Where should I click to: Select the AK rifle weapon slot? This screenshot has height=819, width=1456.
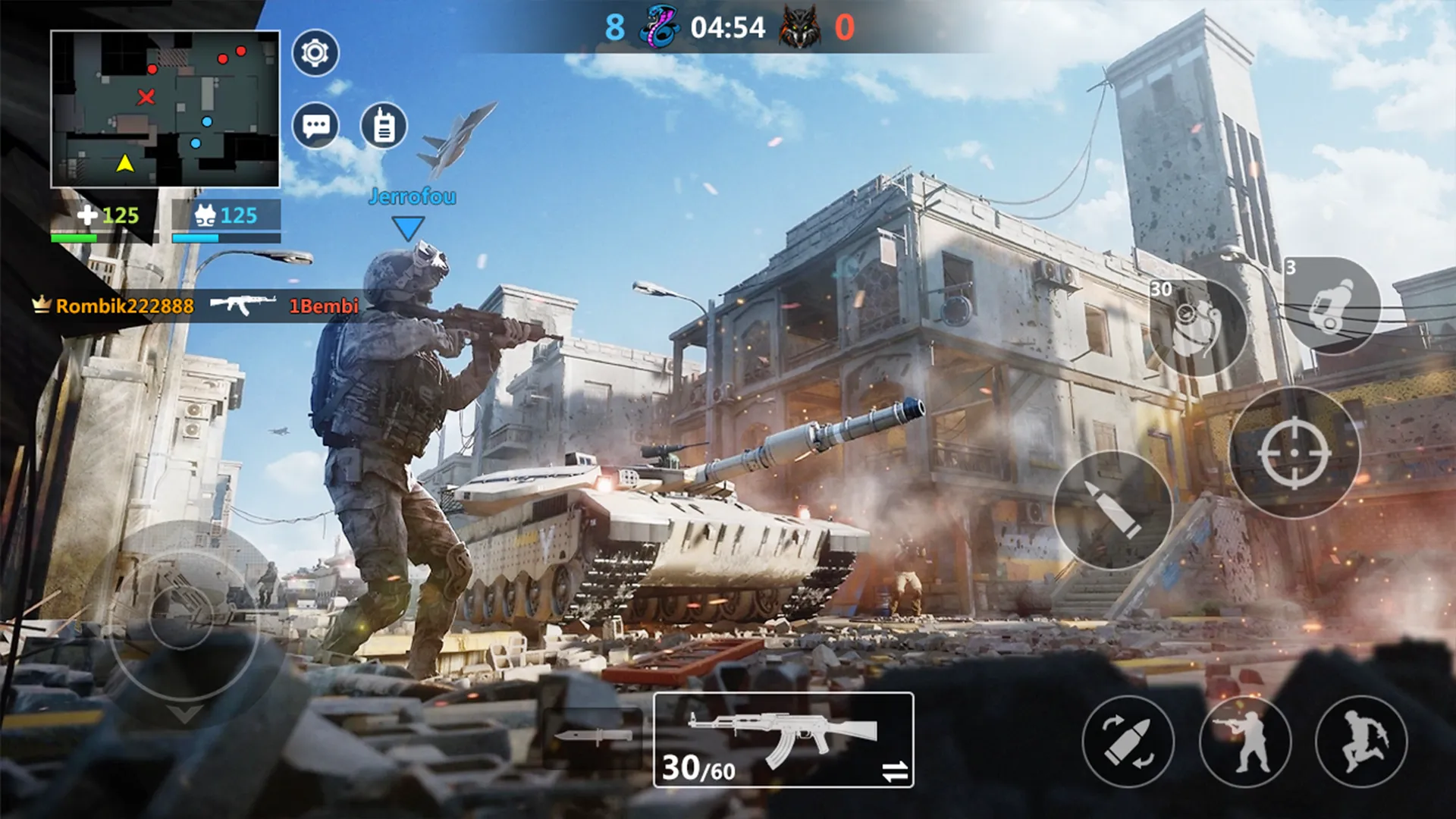tap(783, 739)
